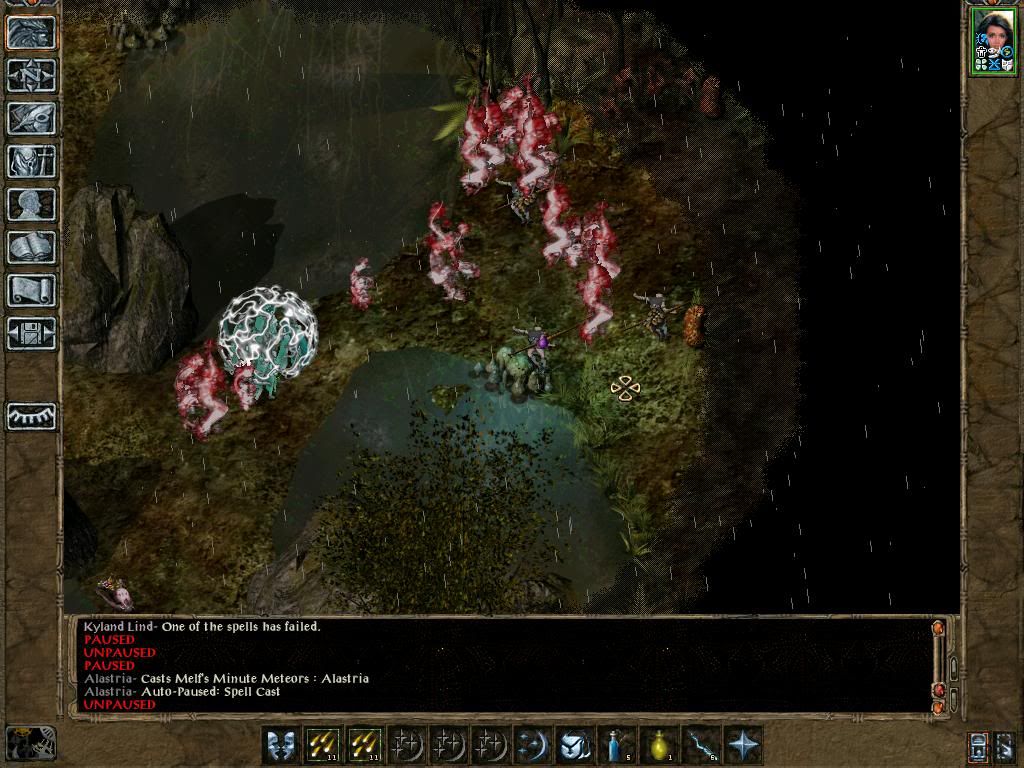
Task: Activate the talk mask icon
Action: point(281,745)
